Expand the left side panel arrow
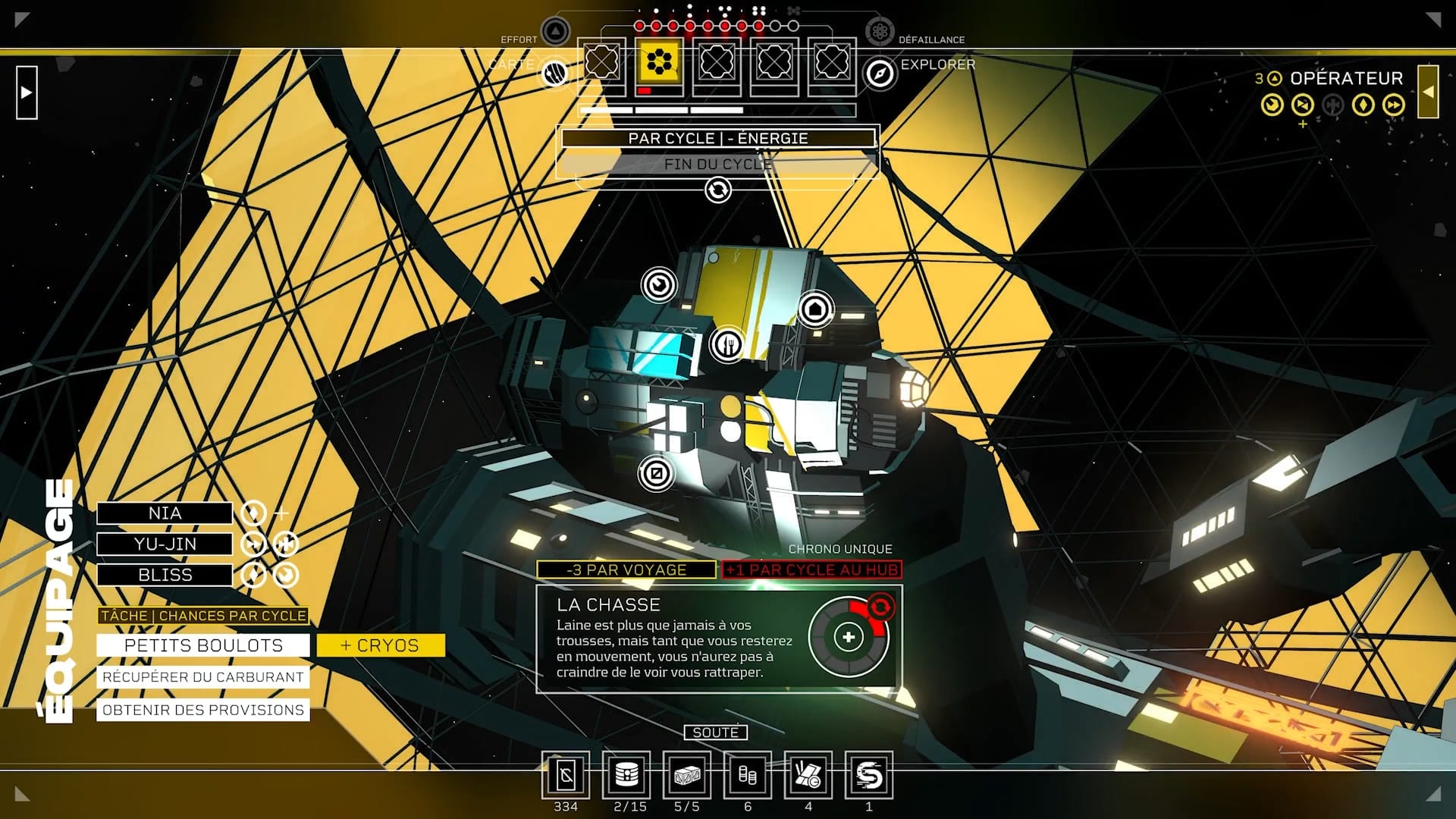This screenshot has height=819, width=1456. click(27, 93)
